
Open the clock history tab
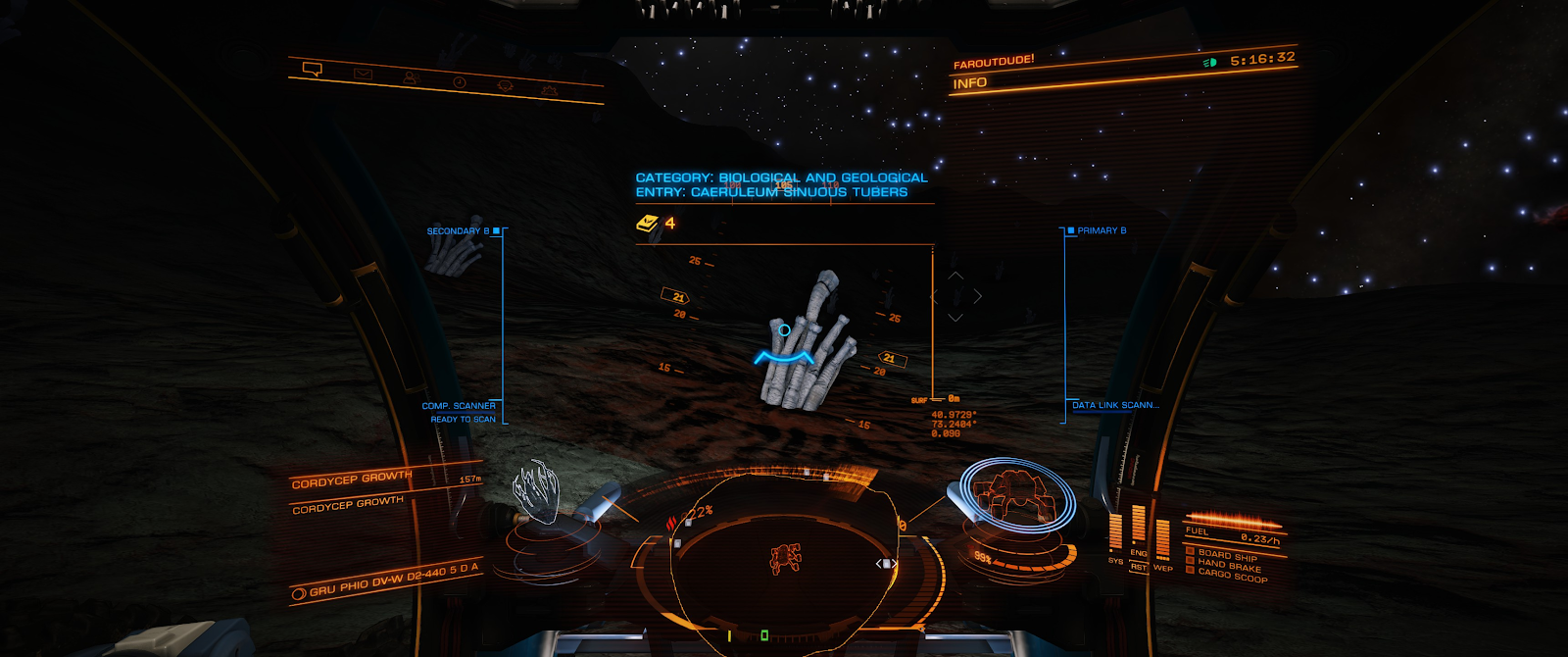pos(459,82)
